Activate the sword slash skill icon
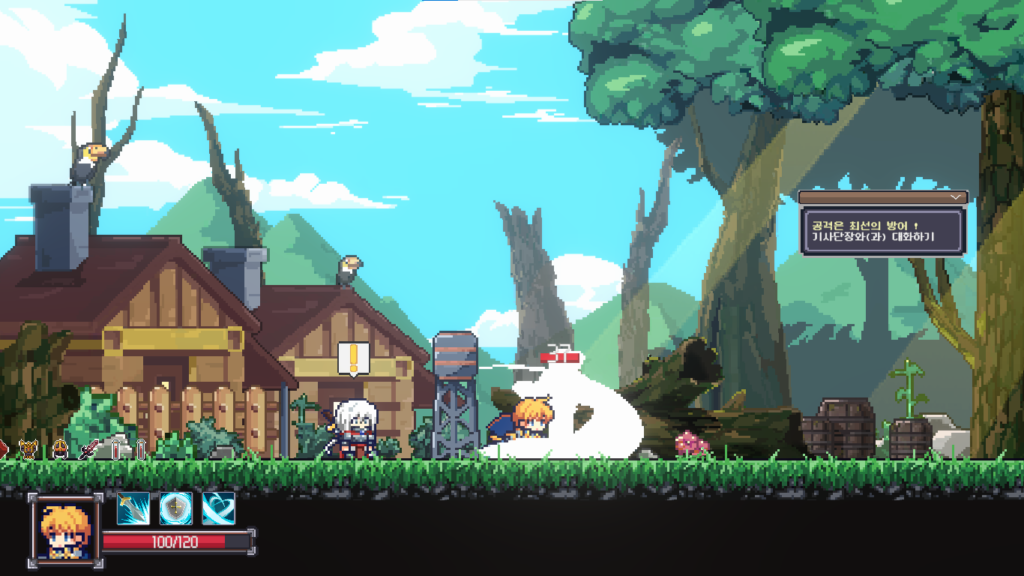Screen dimensions: 1024x576 pos(133,509)
